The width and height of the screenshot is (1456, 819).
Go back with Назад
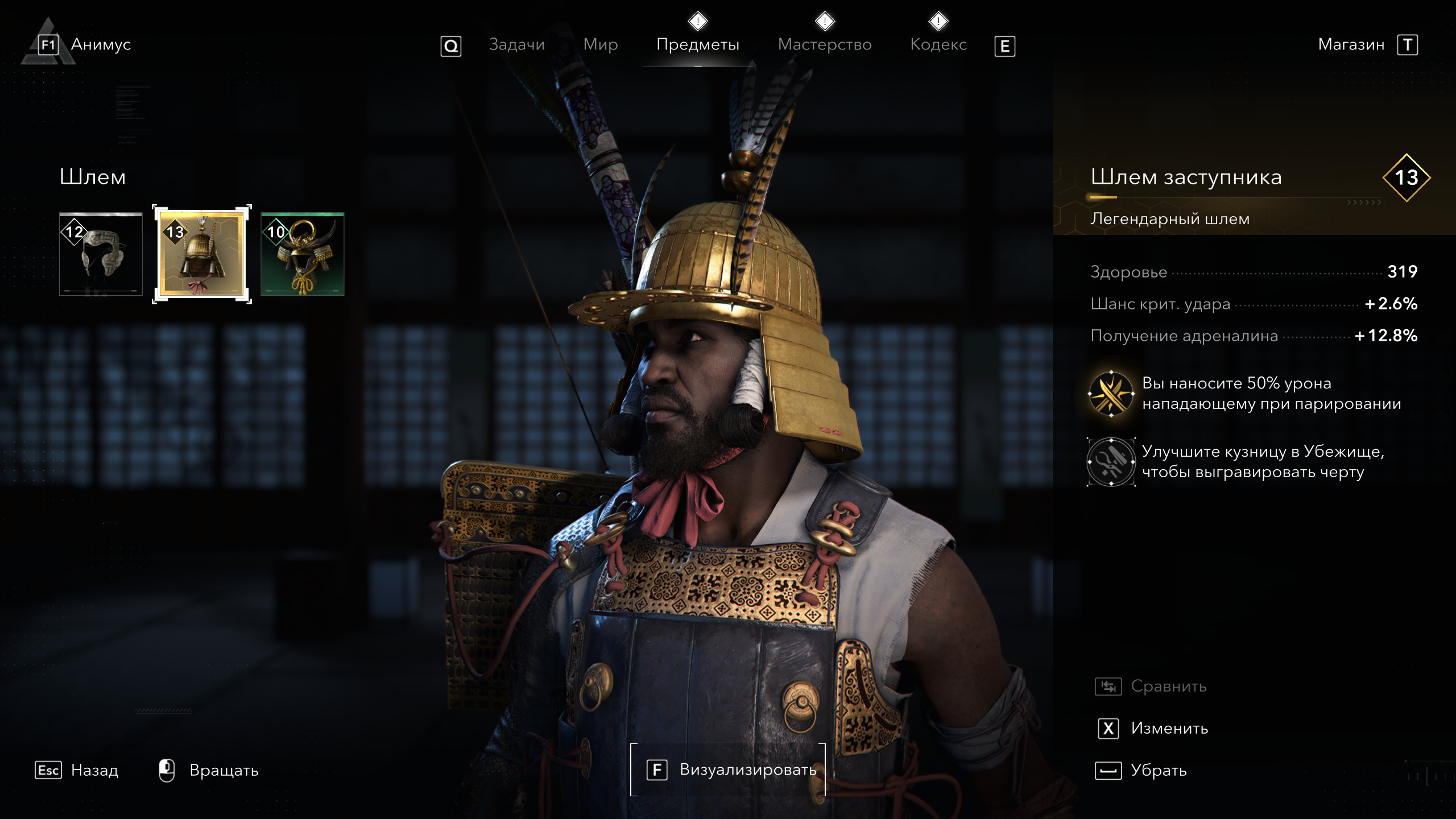click(x=94, y=771)
